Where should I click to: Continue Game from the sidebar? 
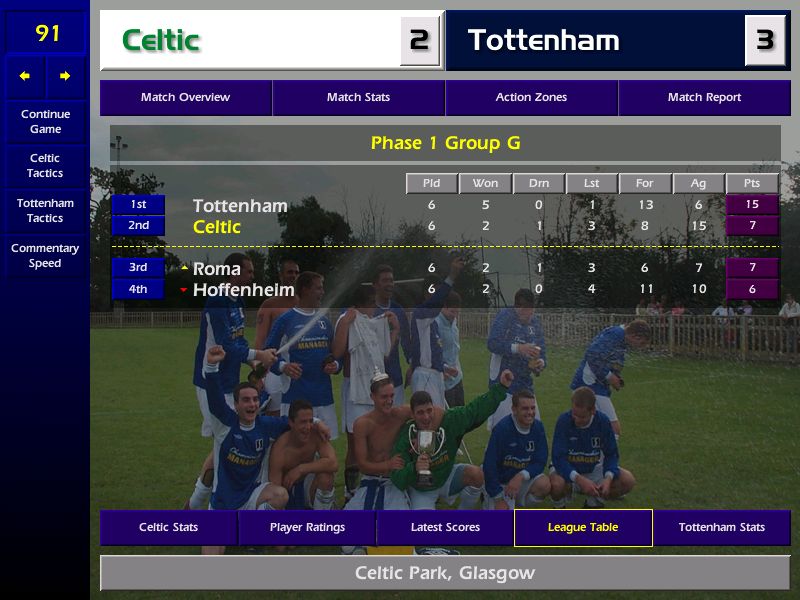pyautogui.click(x=45, y=121)
